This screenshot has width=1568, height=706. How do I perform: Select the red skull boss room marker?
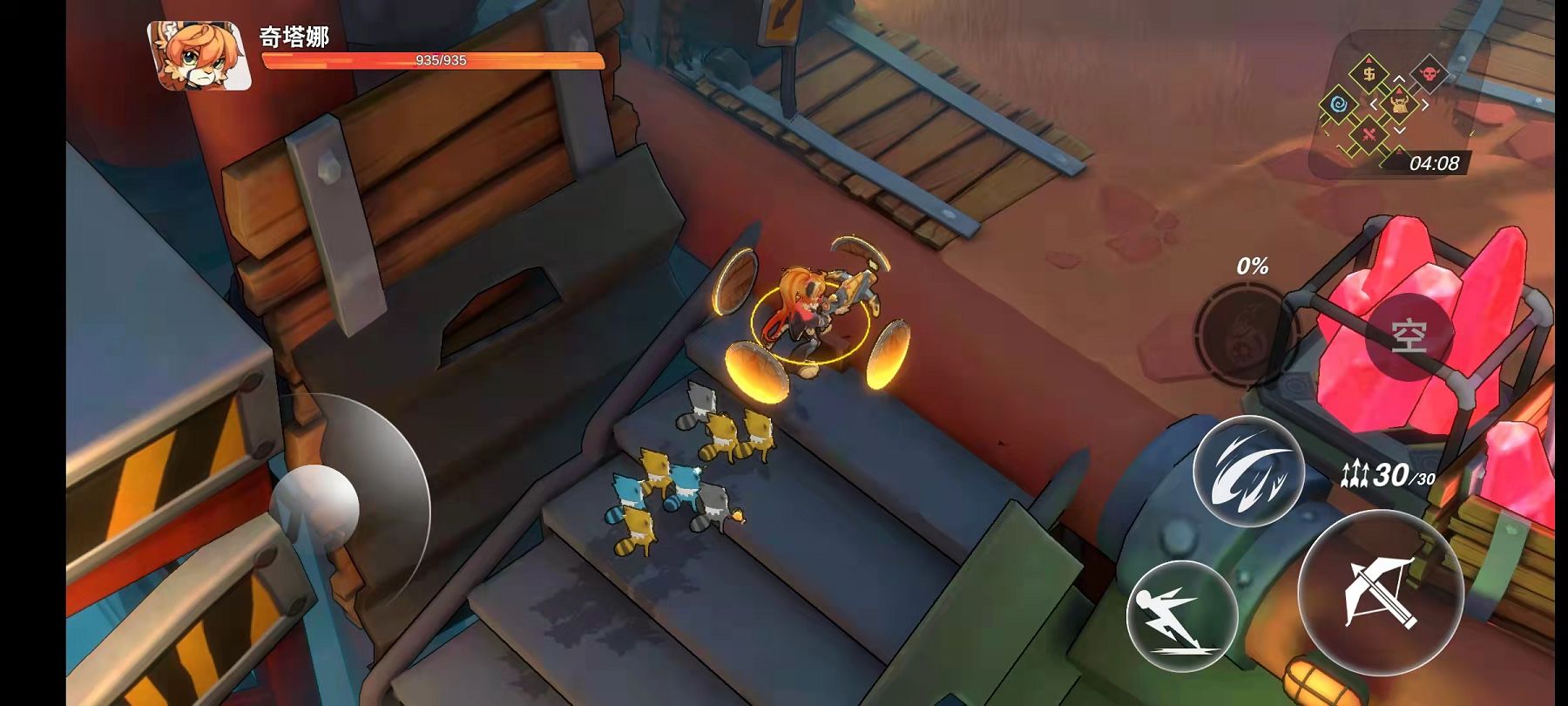[1429, 73]
